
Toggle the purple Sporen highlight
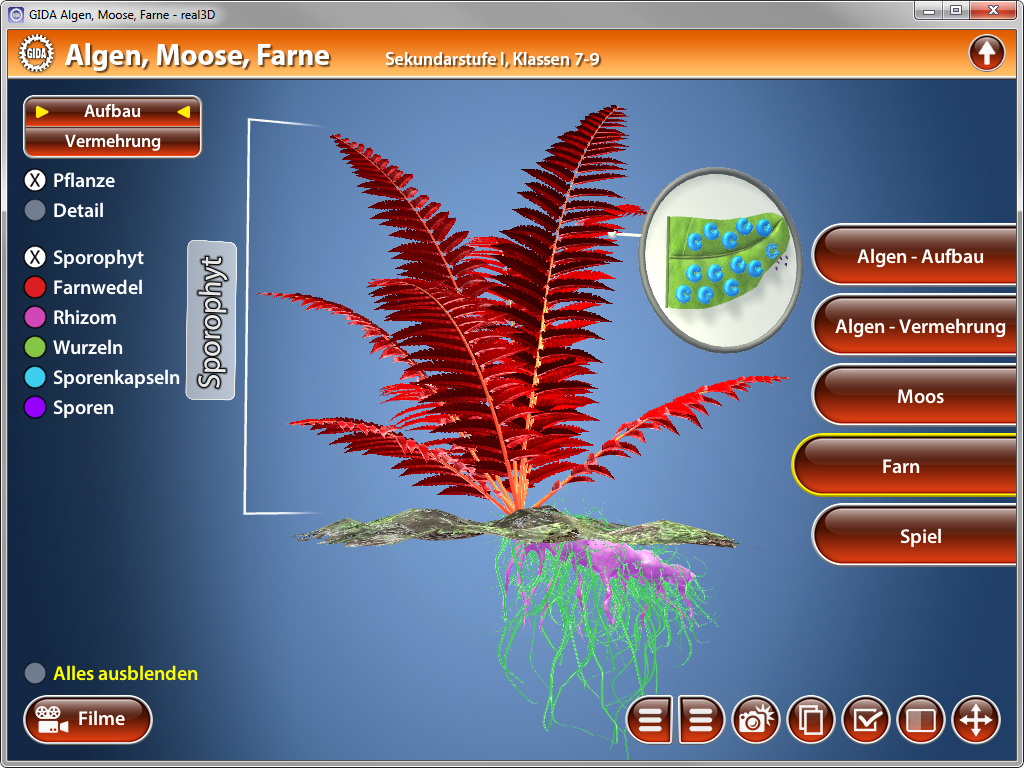pos(36,408)
